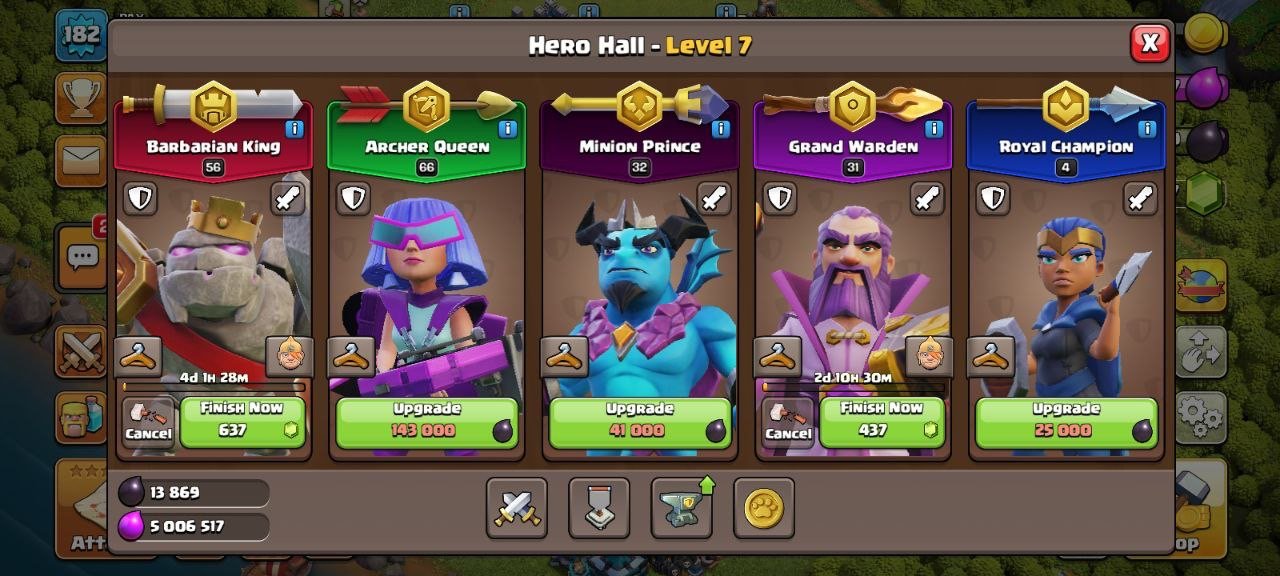Image resolution: width=1280 pixels, height=576 pixels.
Task: Cancel the Grand Warden upgrade
Action: (x=787, y=422)
